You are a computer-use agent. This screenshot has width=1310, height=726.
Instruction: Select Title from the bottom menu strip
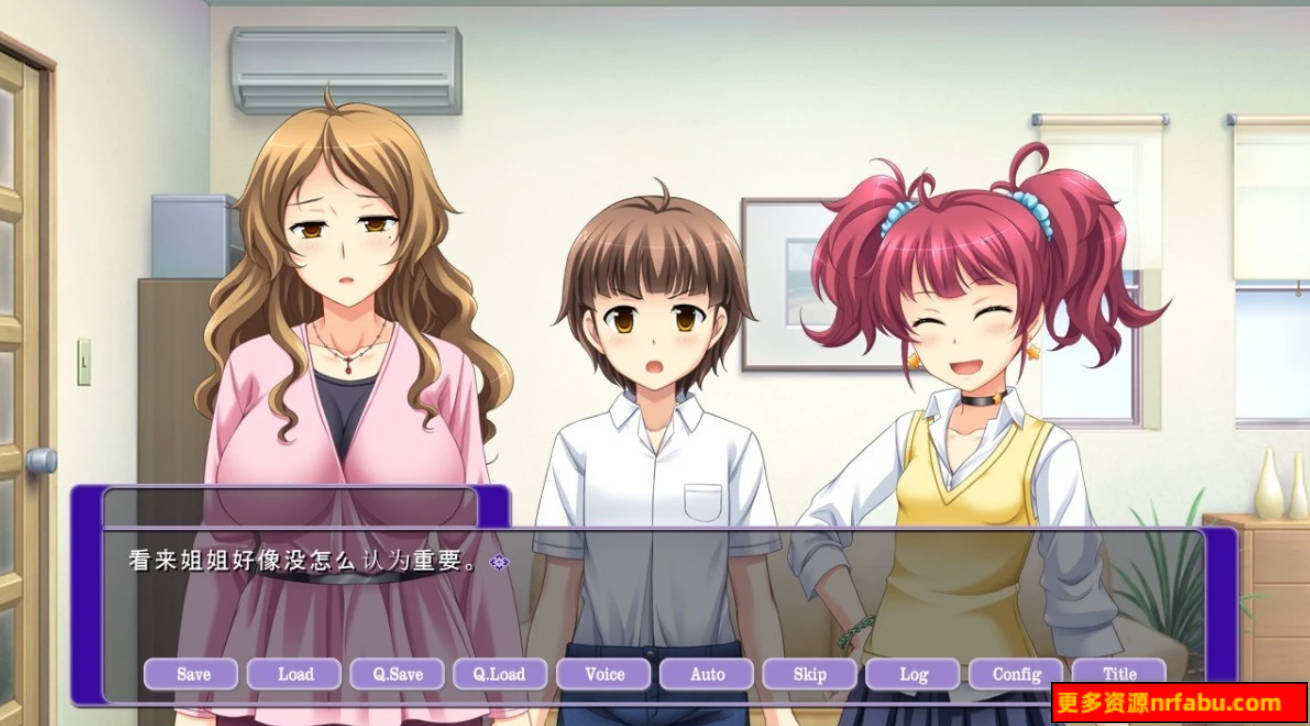[x=1121, y=674]
